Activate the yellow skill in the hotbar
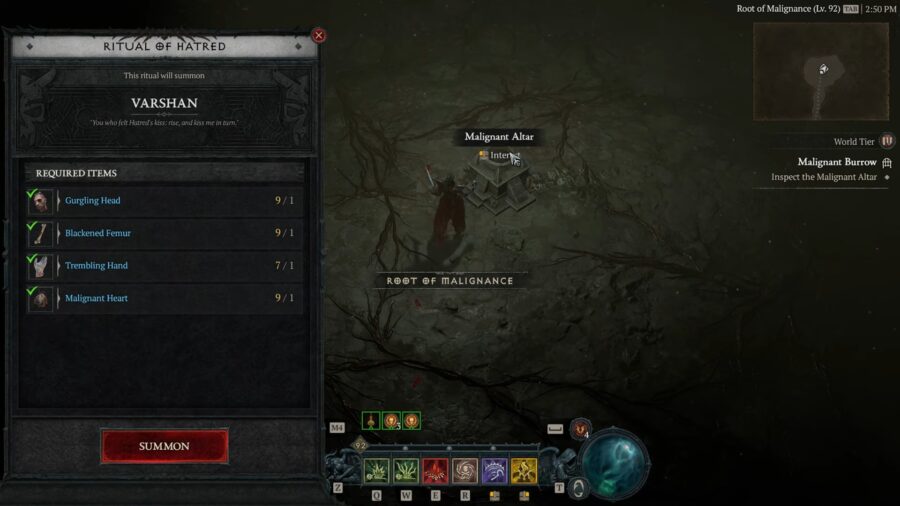The image size is (900, 506). (524, 471)
